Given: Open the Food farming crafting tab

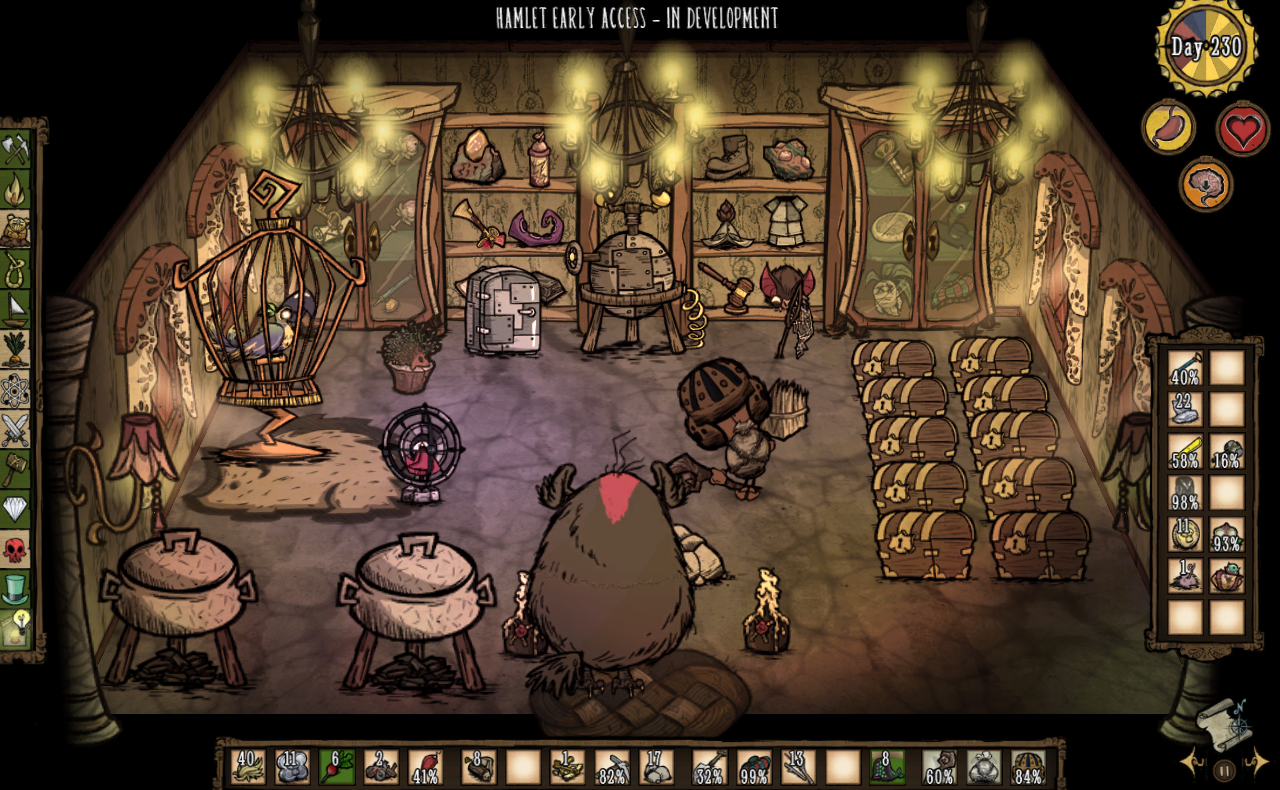Looking at the screenshot, I should [x=18, y=348].
